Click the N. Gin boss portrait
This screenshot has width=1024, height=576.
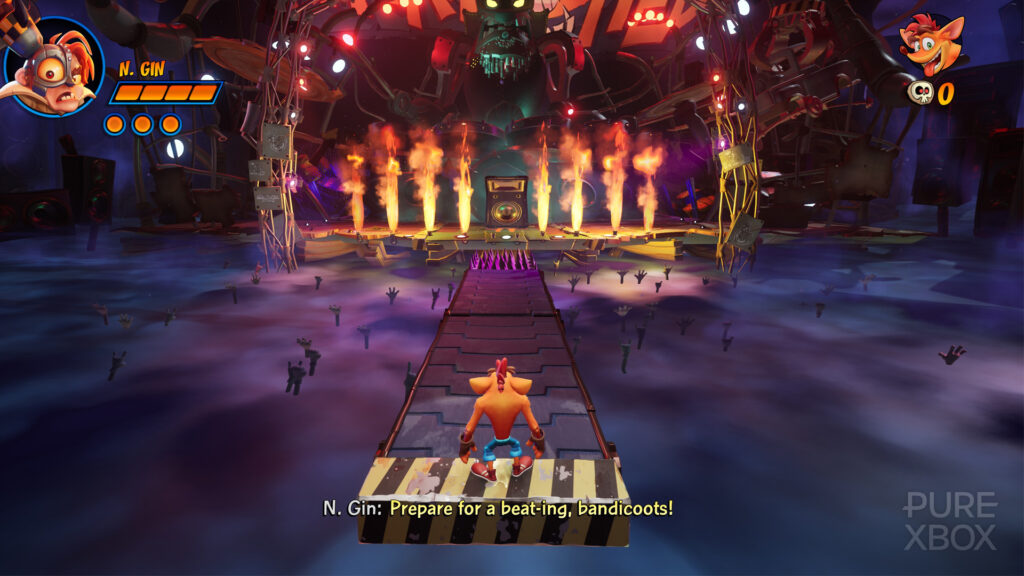(53, 66)
